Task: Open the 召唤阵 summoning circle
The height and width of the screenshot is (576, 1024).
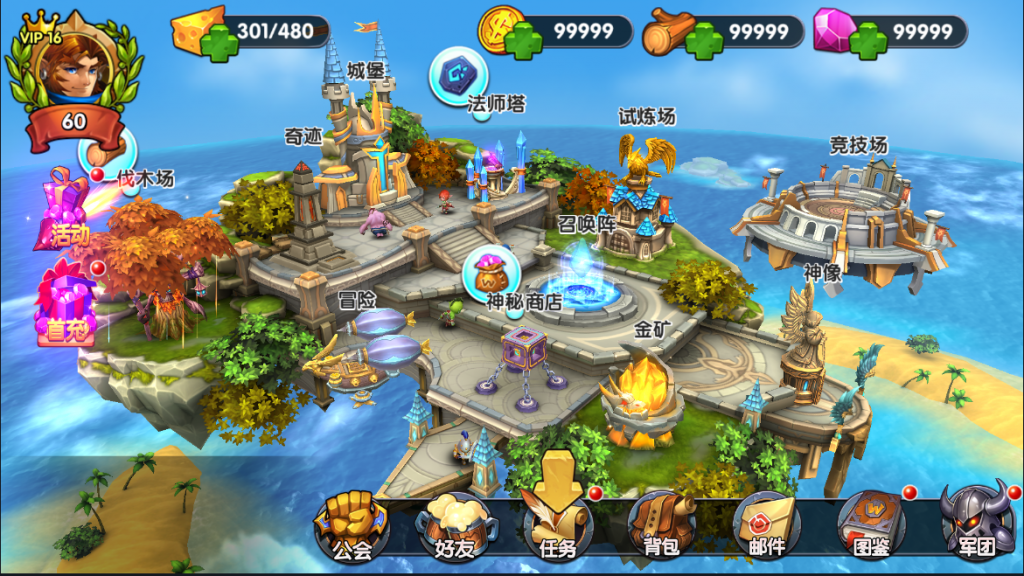Action: (583, 280)
